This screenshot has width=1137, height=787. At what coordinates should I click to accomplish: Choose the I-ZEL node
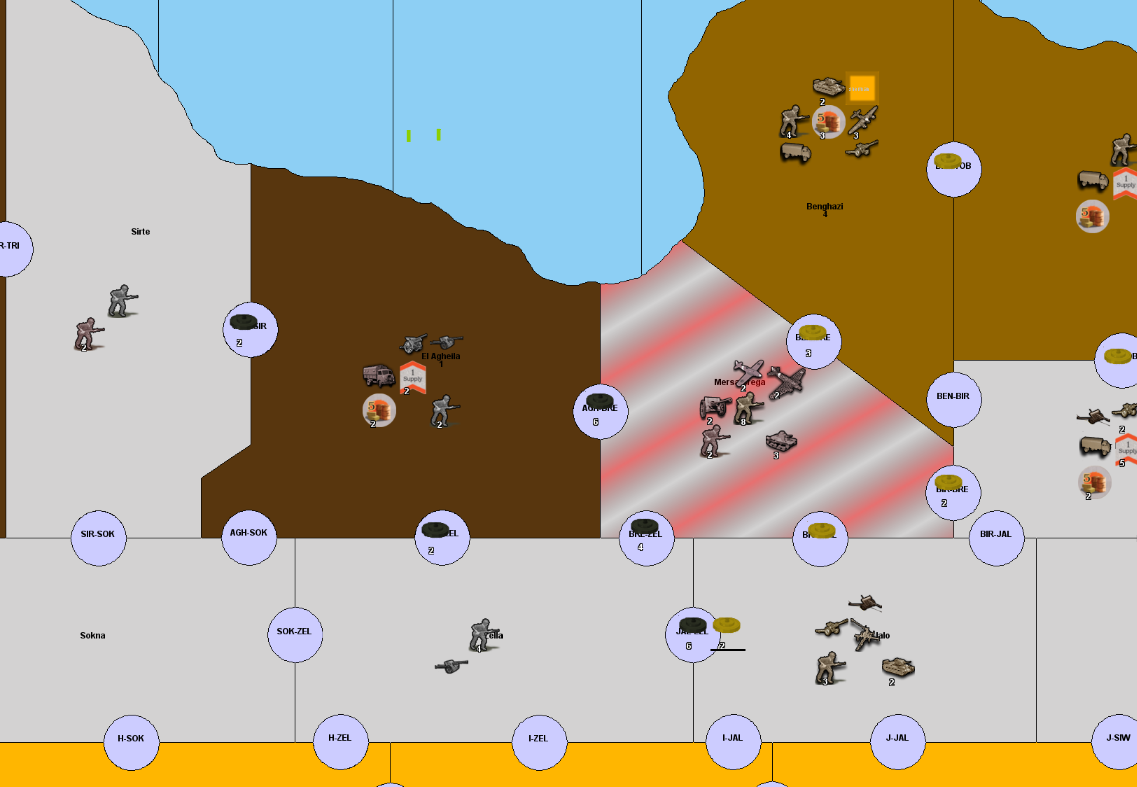coord(539,740)
